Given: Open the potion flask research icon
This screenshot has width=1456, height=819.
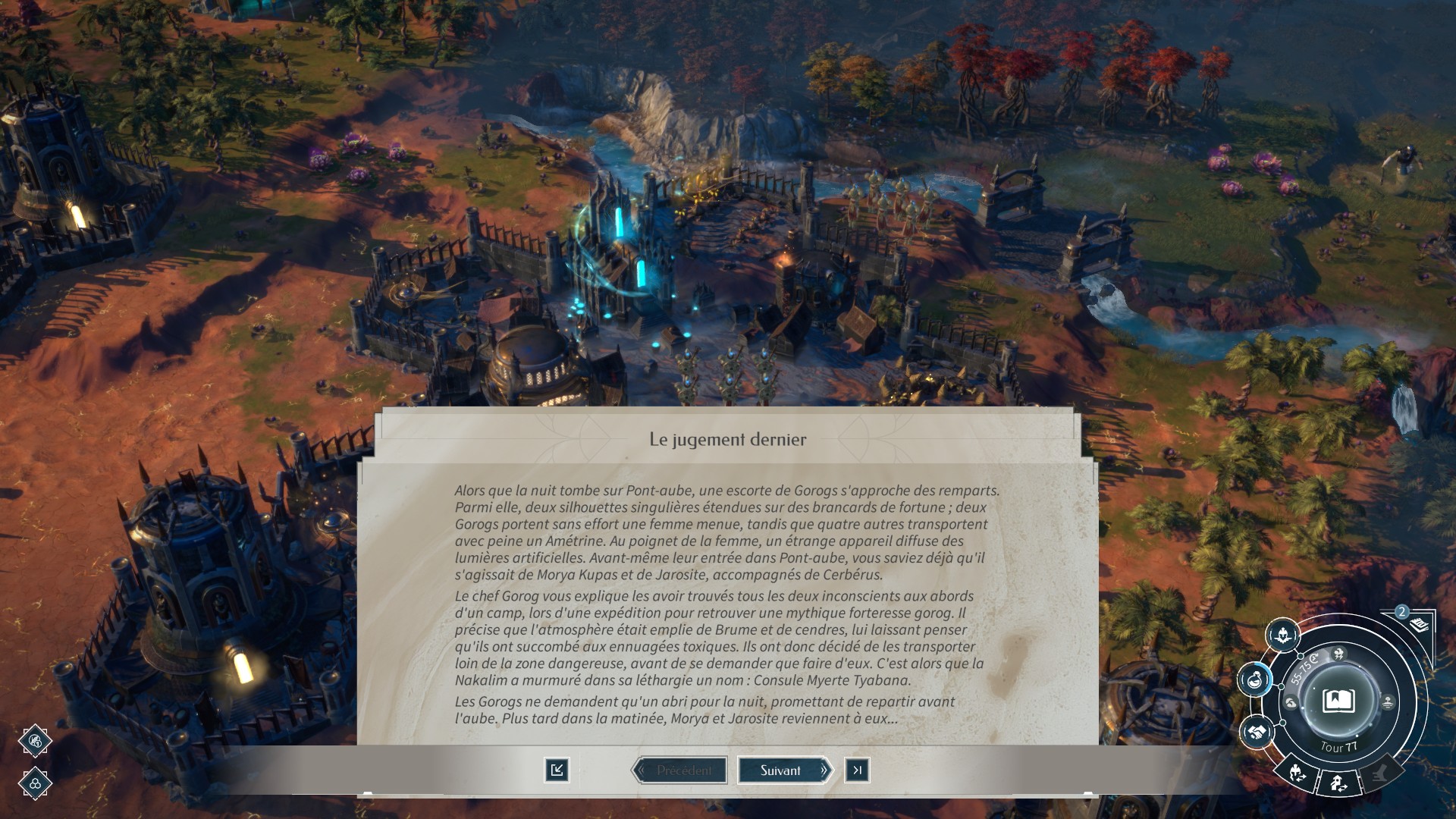Looking at the screenshot, I should [x=1256, y=679].
